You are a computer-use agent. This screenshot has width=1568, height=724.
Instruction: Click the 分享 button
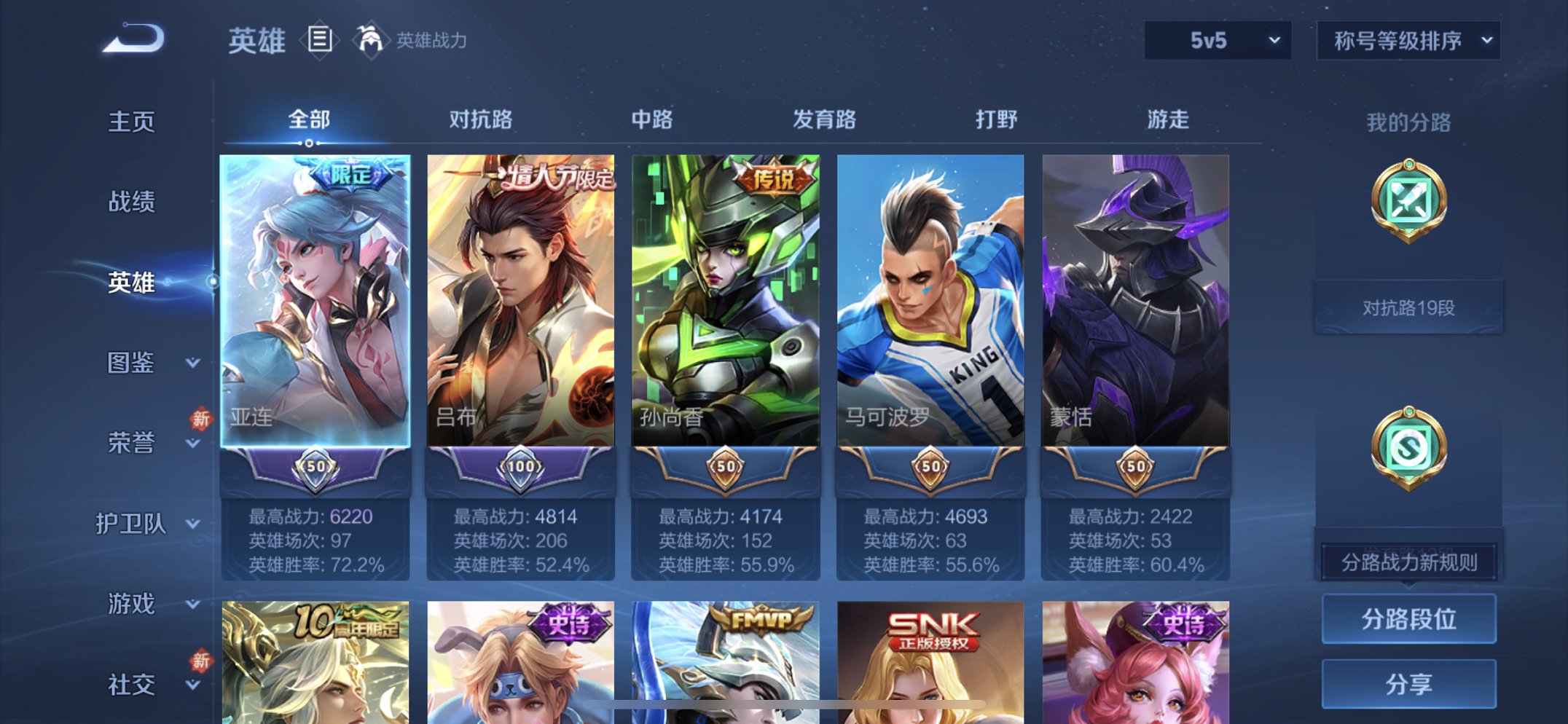(x=1408, y=683)
